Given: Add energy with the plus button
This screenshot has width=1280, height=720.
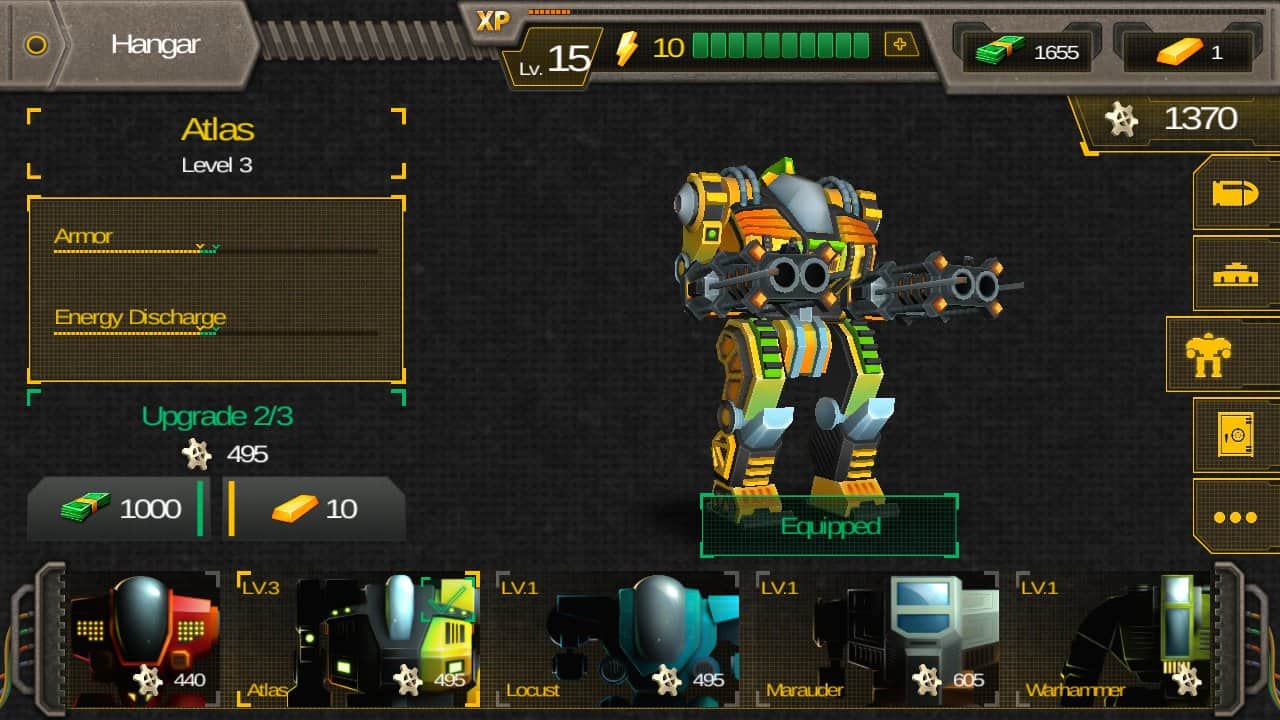Looking at the screenshot, I should 901,45.
